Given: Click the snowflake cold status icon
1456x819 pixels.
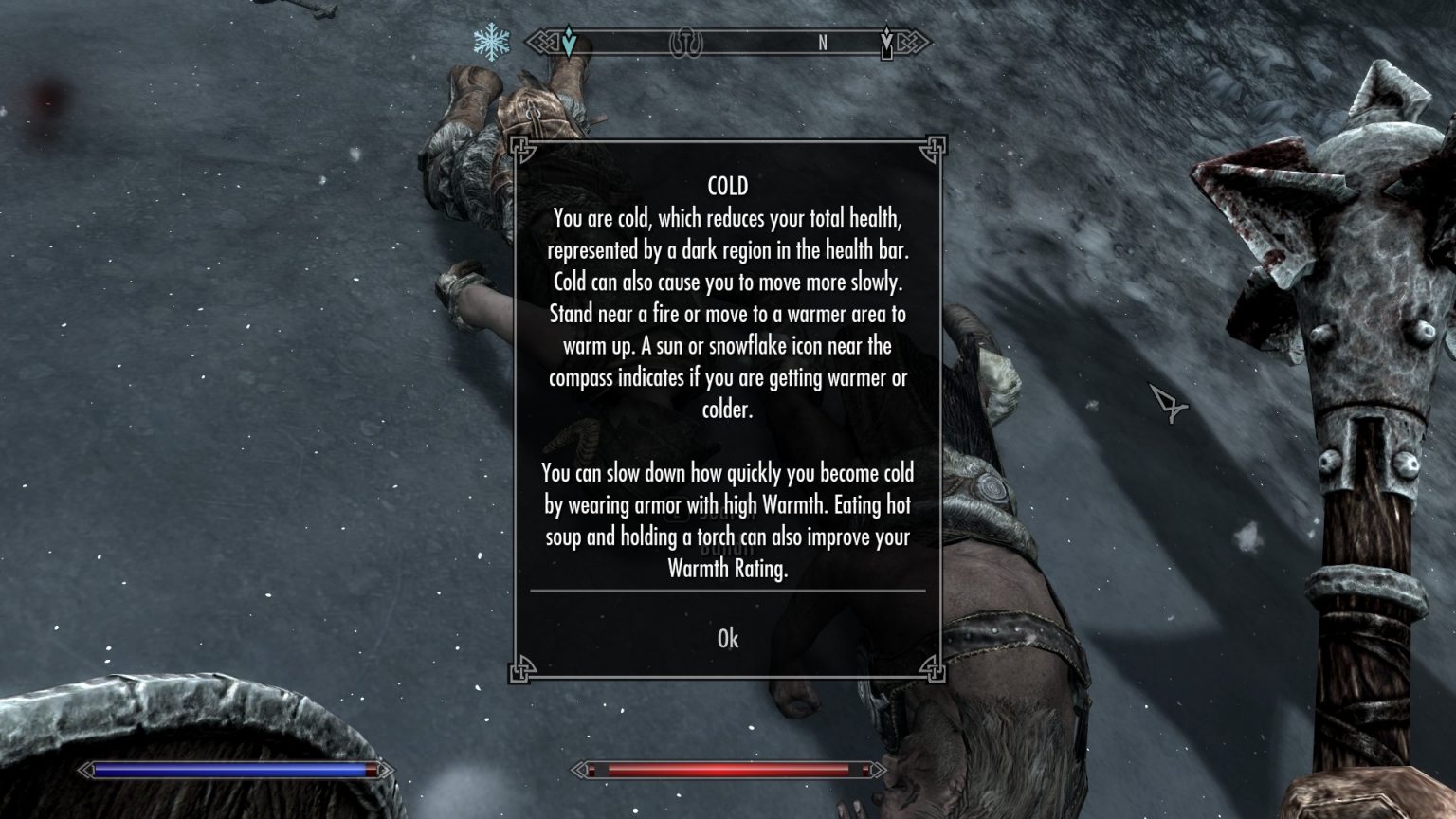Looking at the screenshot, I should [490, 40].
